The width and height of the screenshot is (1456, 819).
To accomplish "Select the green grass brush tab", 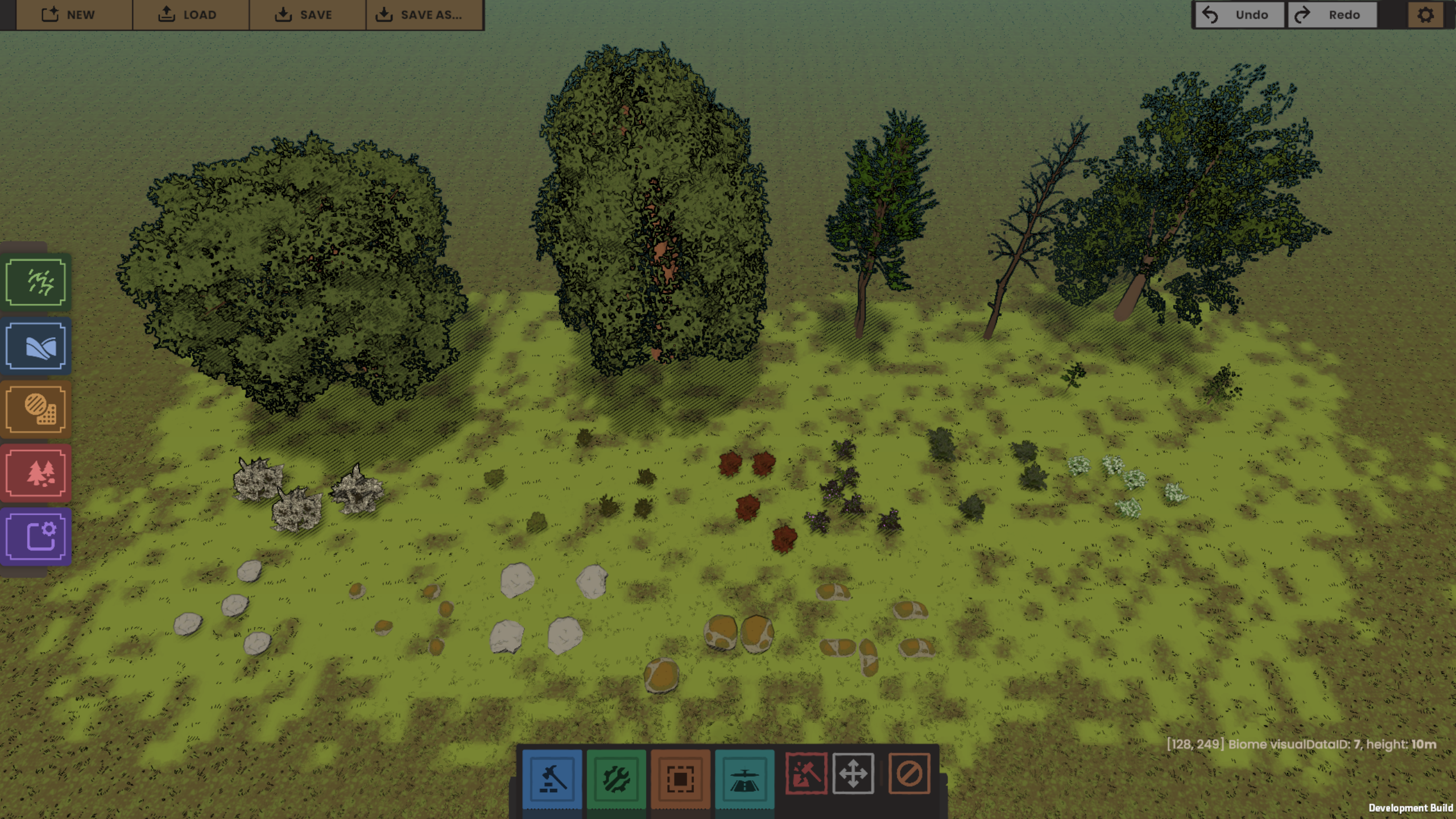I will click(36, 282).
